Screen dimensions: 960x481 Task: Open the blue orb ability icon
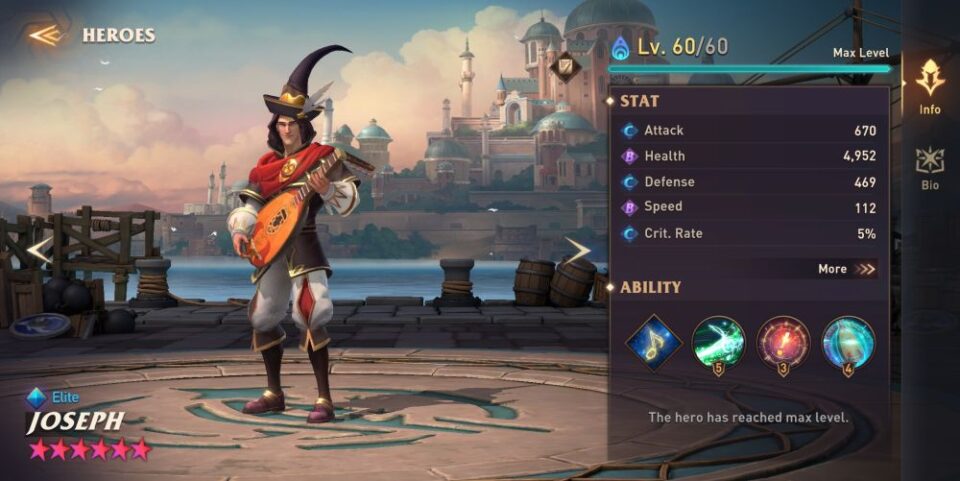pos(848,343)
